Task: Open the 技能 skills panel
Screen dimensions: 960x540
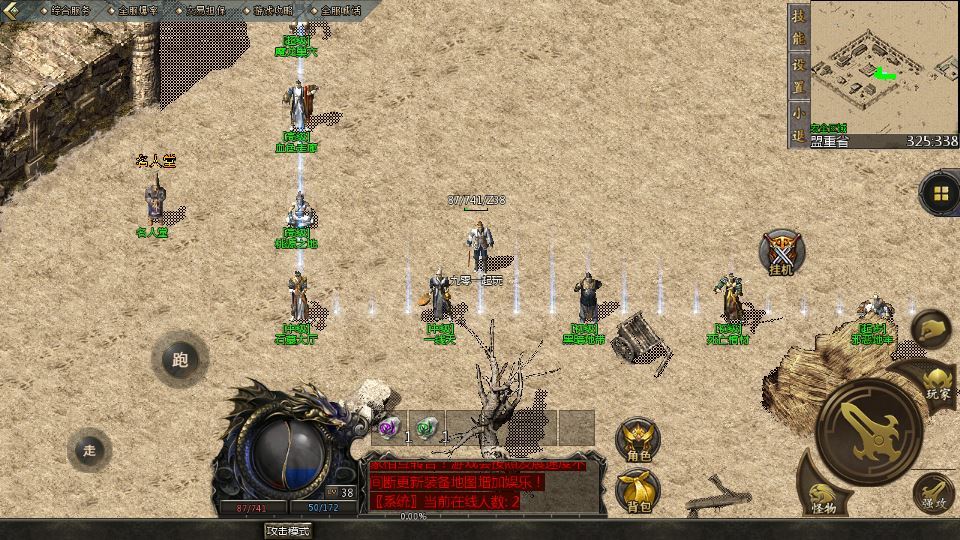Action: point(798,26)
